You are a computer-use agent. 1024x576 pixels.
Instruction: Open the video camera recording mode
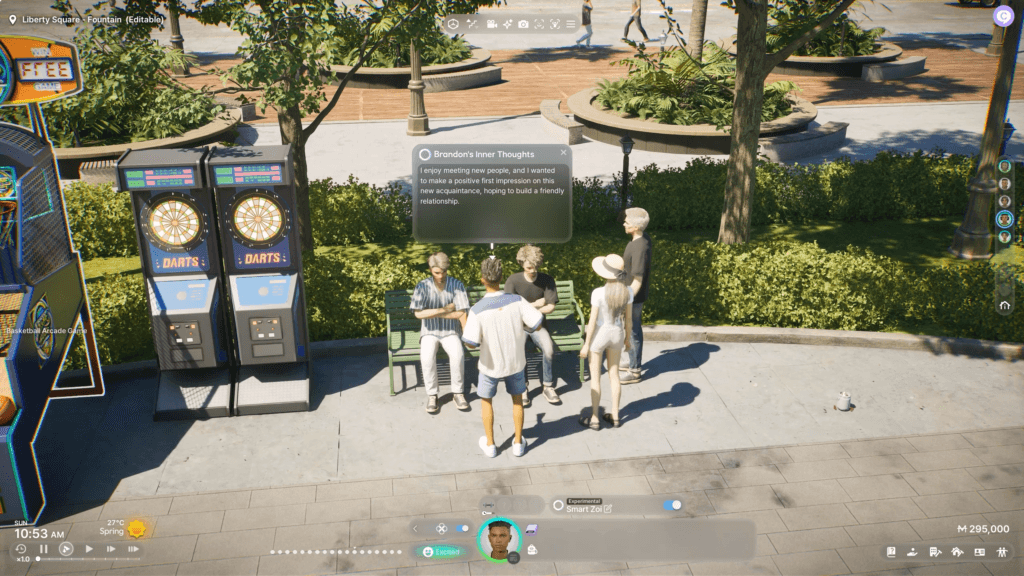[x=491, y=23]
